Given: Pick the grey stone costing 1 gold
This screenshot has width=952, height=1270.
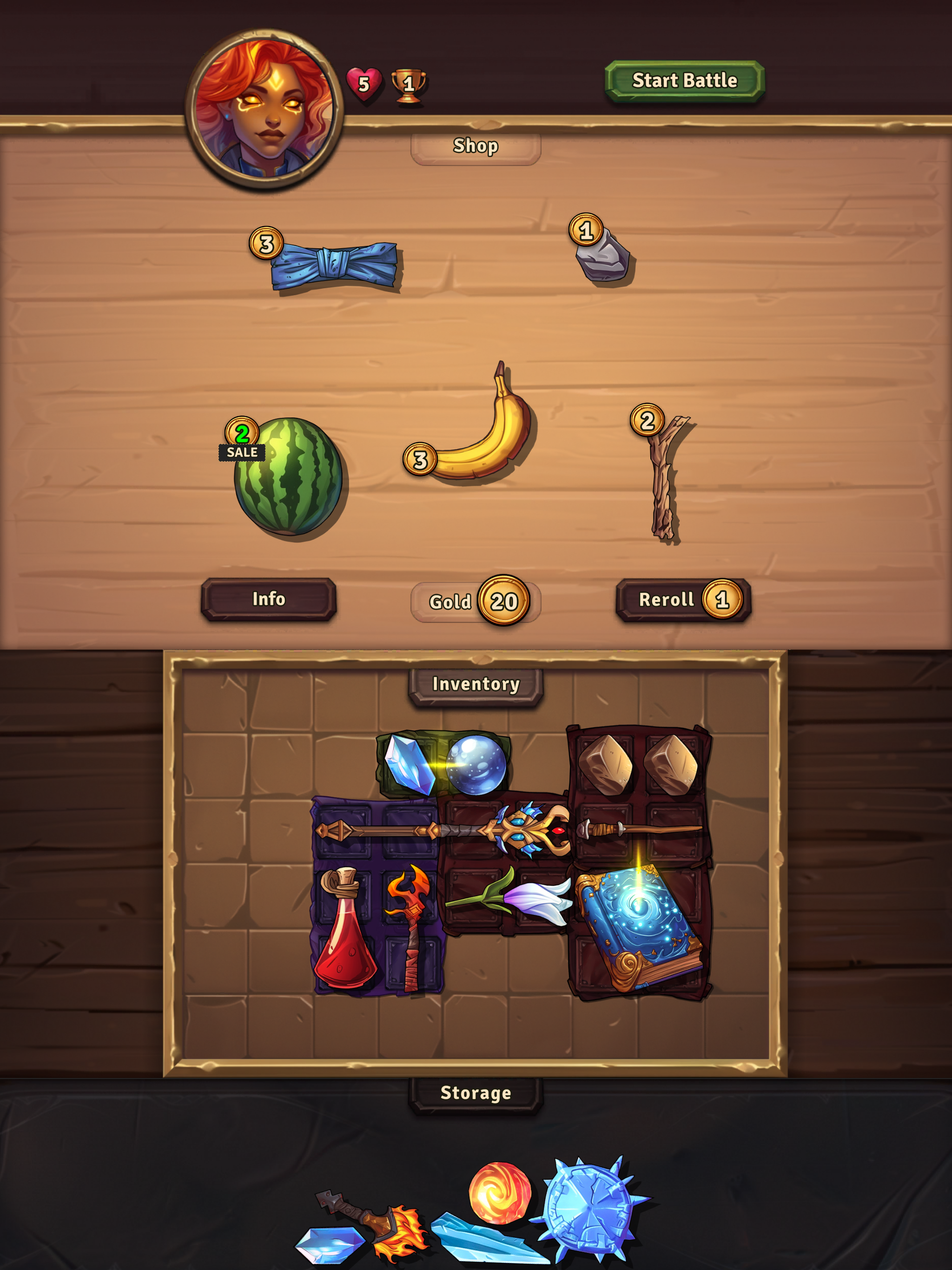Looking at the screenshot, I should point(603,261).
